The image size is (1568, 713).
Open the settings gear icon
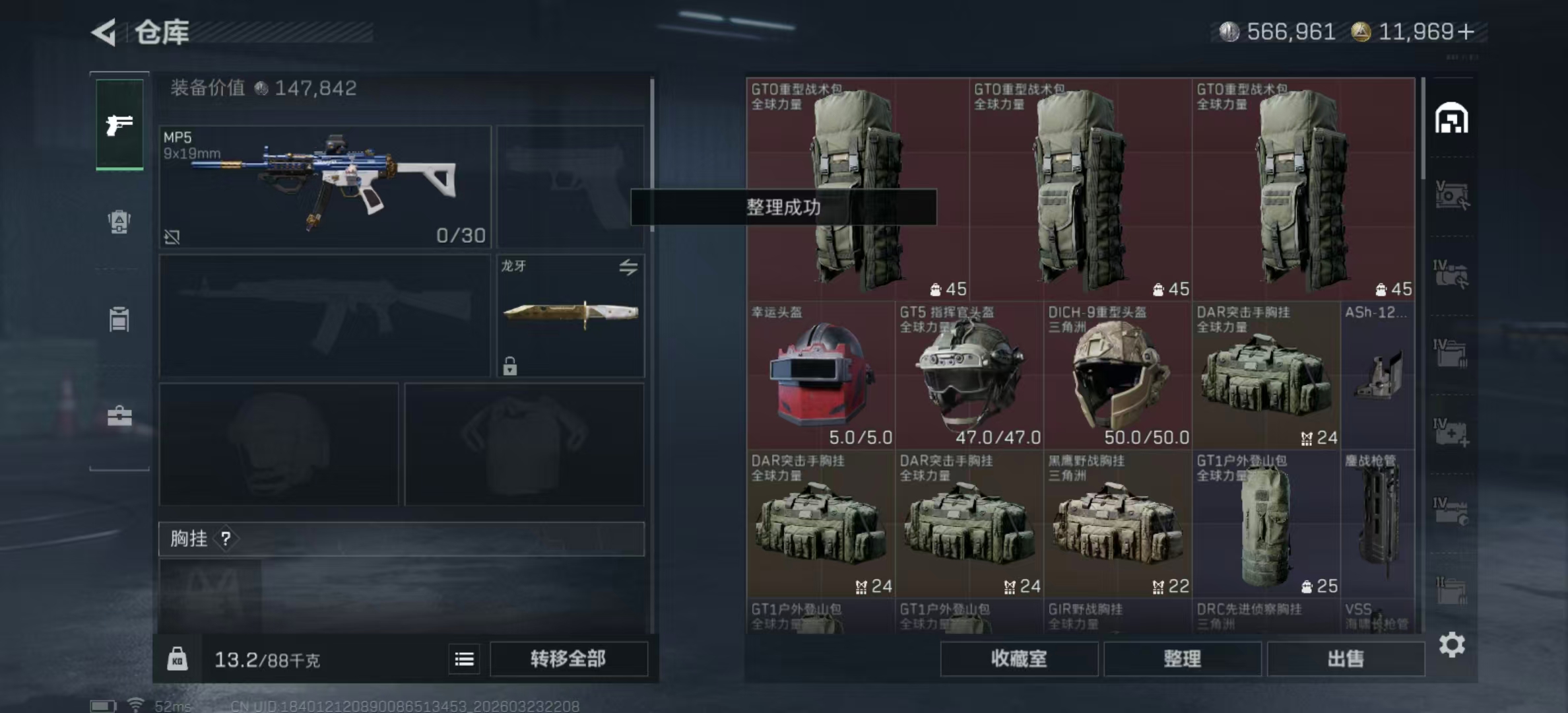pyautogui.click(x=1452, y=644)
